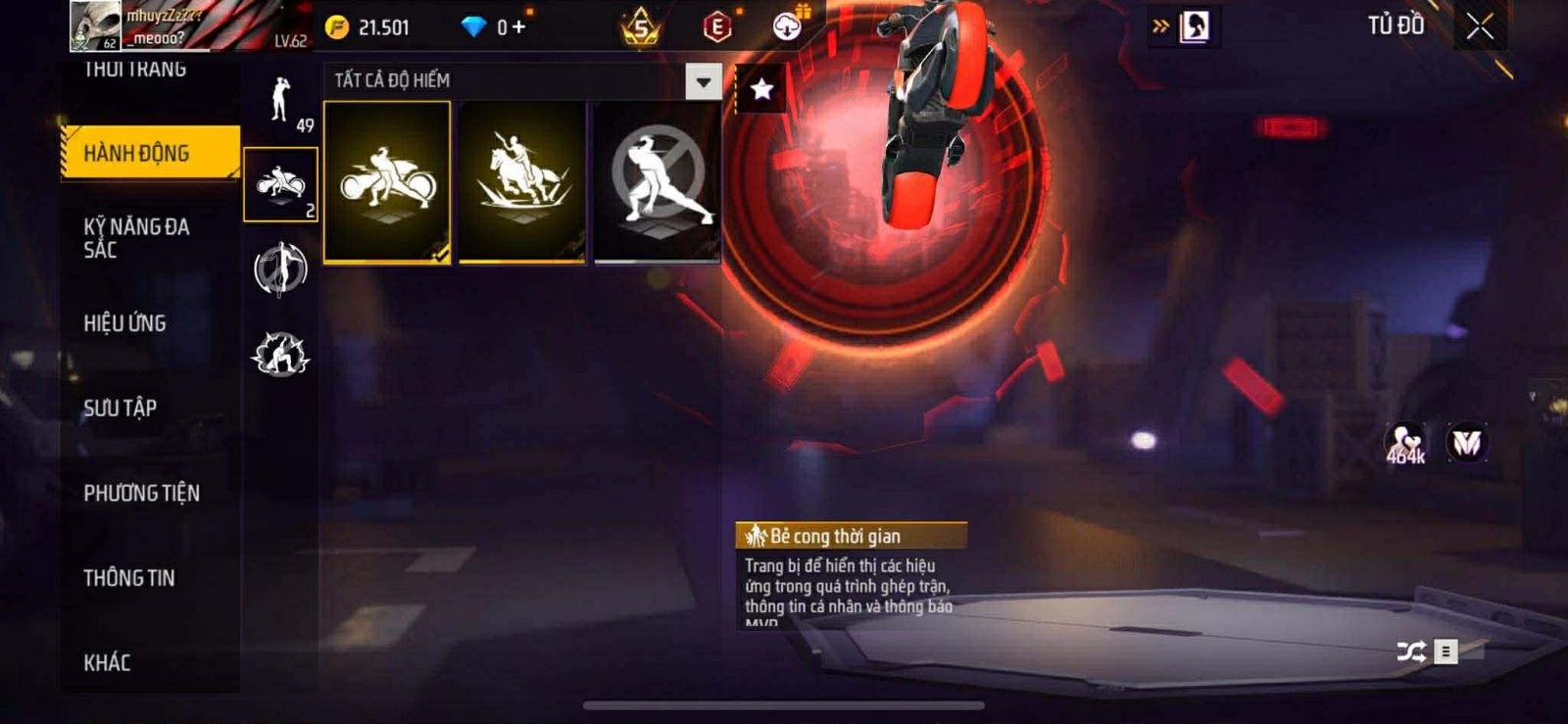1568x724 pixels.
Task: Switch to the Phương Tiện category
Action: pos(142,493)
